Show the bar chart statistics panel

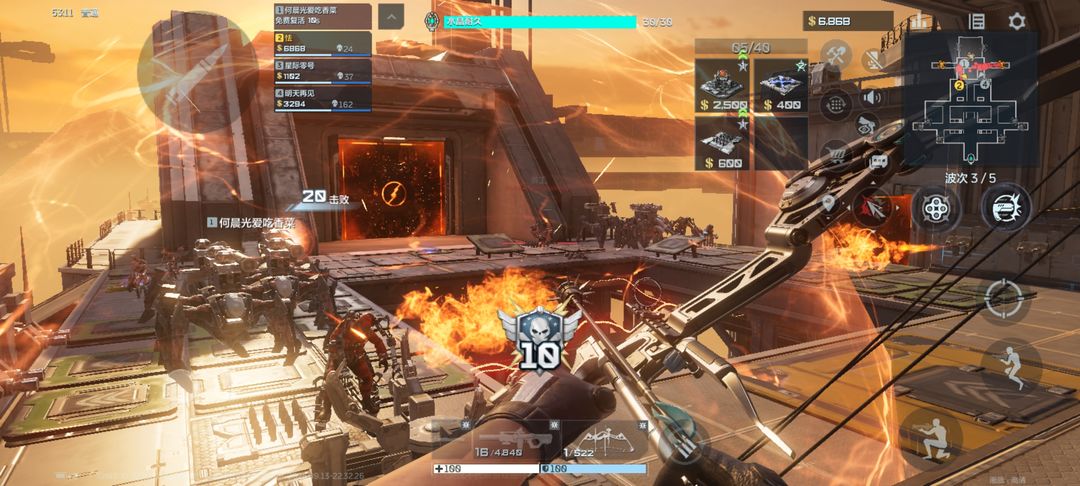tap(922, 21)
